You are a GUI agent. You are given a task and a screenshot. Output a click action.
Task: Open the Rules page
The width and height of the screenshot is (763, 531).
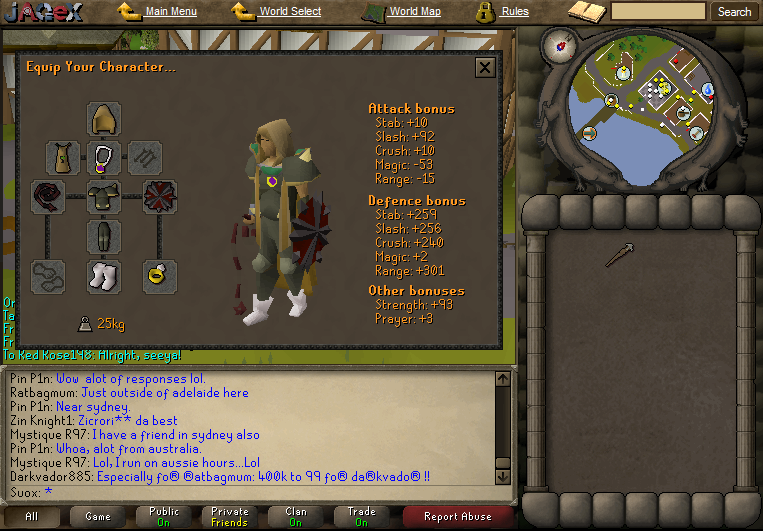514,12
